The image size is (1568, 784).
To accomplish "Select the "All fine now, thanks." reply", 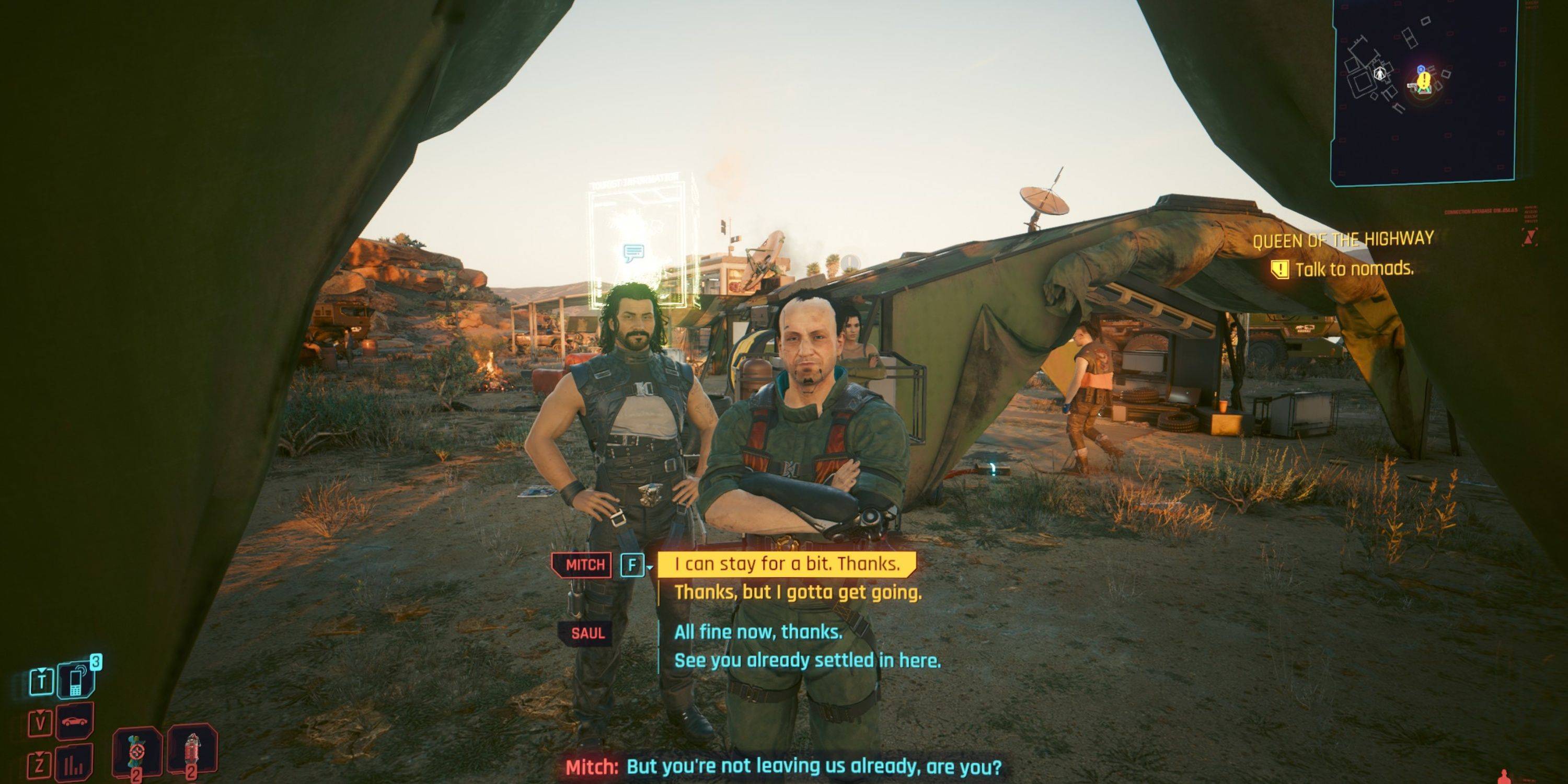I will [x=758, y=632].
